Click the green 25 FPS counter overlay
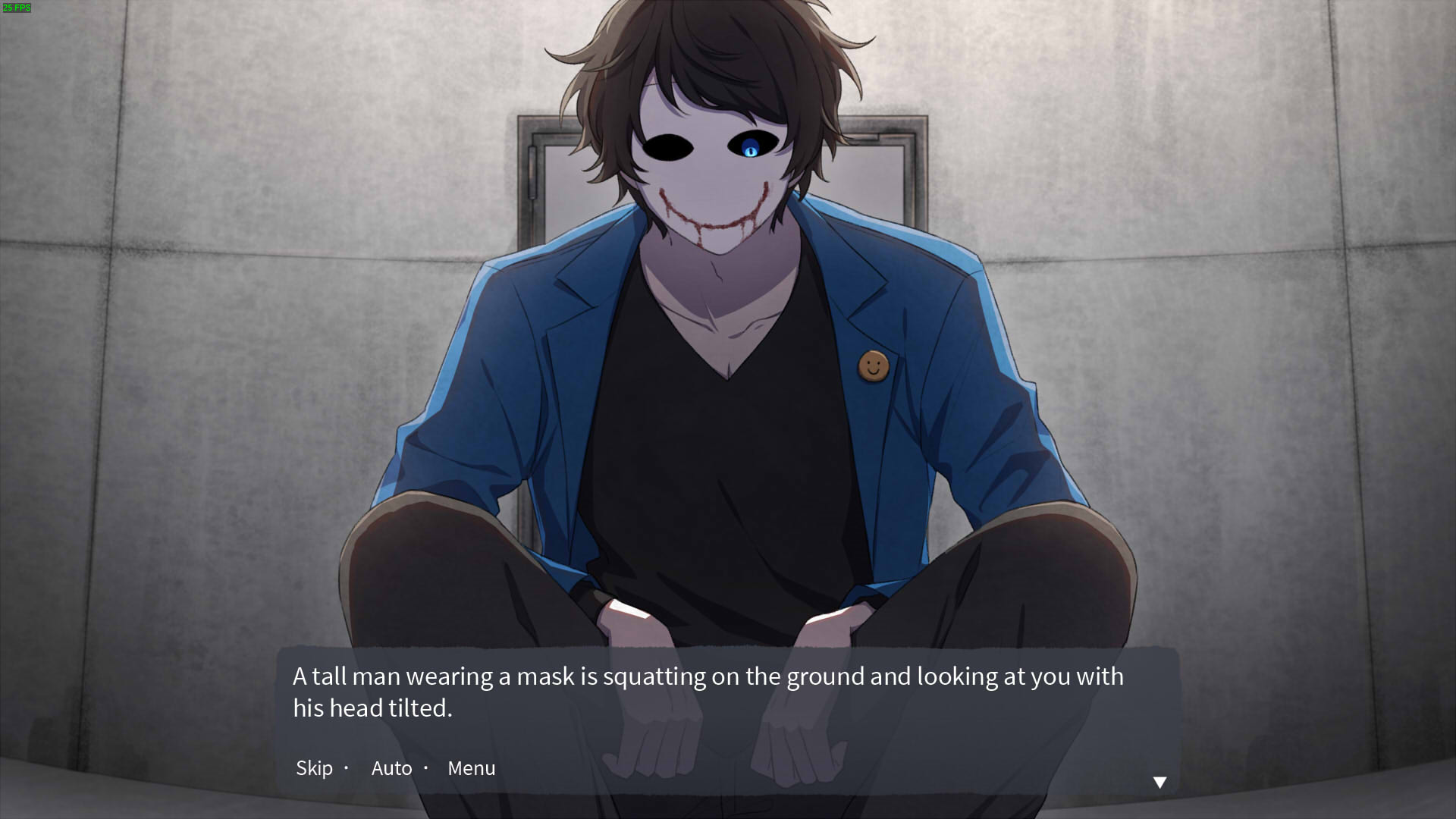This screenshot has width=1456, height=819. (x=18, y=8)
